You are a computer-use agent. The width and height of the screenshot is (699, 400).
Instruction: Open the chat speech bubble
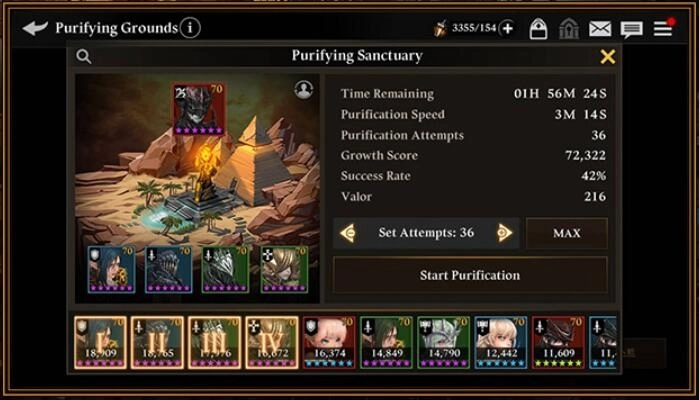[x=631, y=29]
